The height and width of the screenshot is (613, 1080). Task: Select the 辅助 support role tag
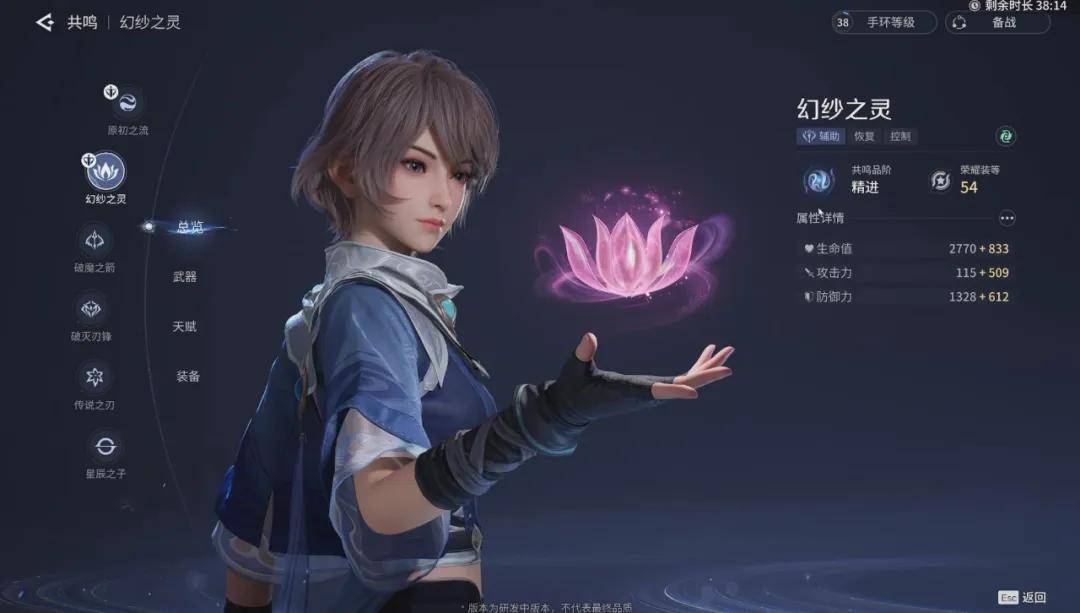pyautogui.click(x=821, y=136)
